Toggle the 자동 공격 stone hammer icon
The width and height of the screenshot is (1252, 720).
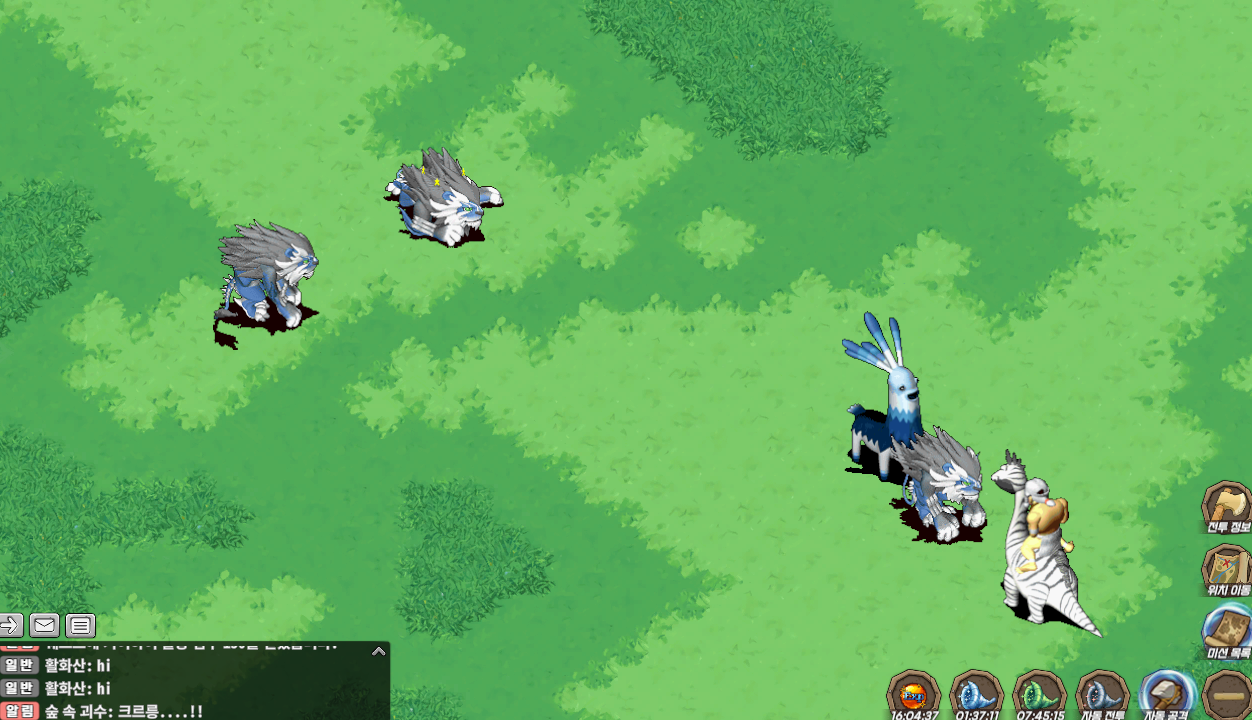click(x=1165, y=694)
